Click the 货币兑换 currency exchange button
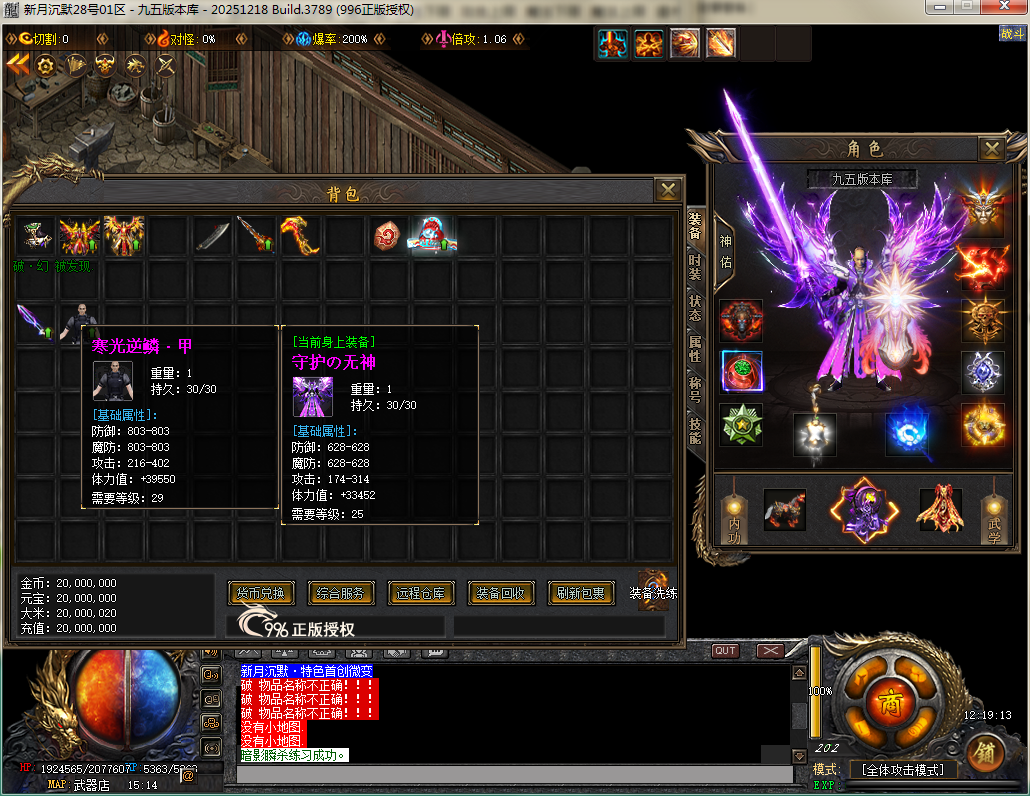 262,593
